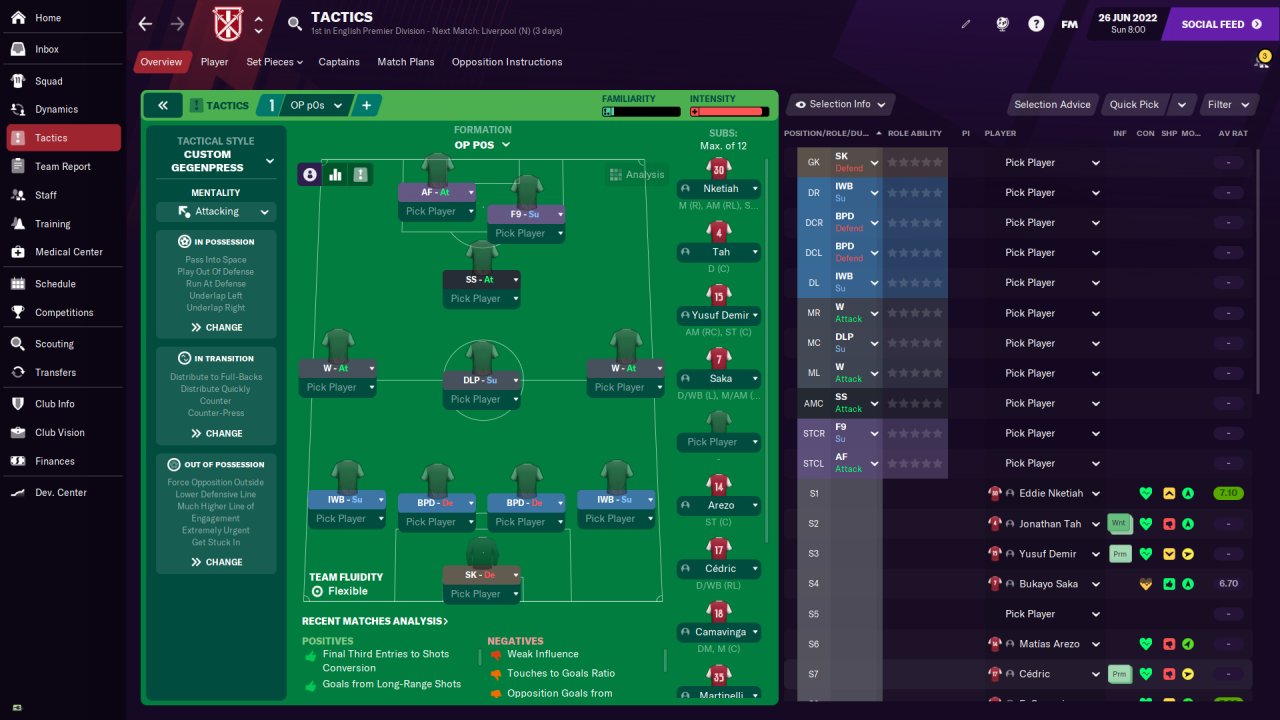
Task: Open the Inbox from the sidebar
Action: (x=47, y=49)
